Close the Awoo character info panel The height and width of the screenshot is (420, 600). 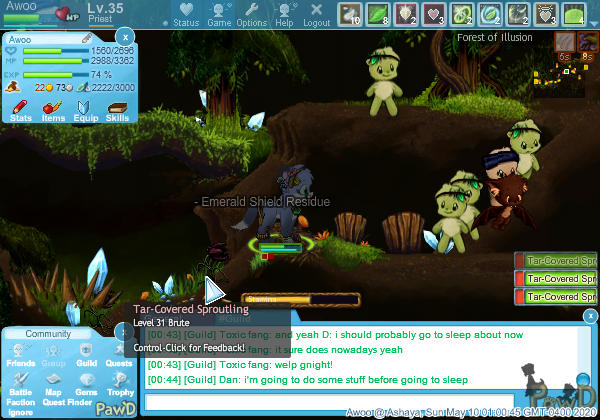pos(125,37)
